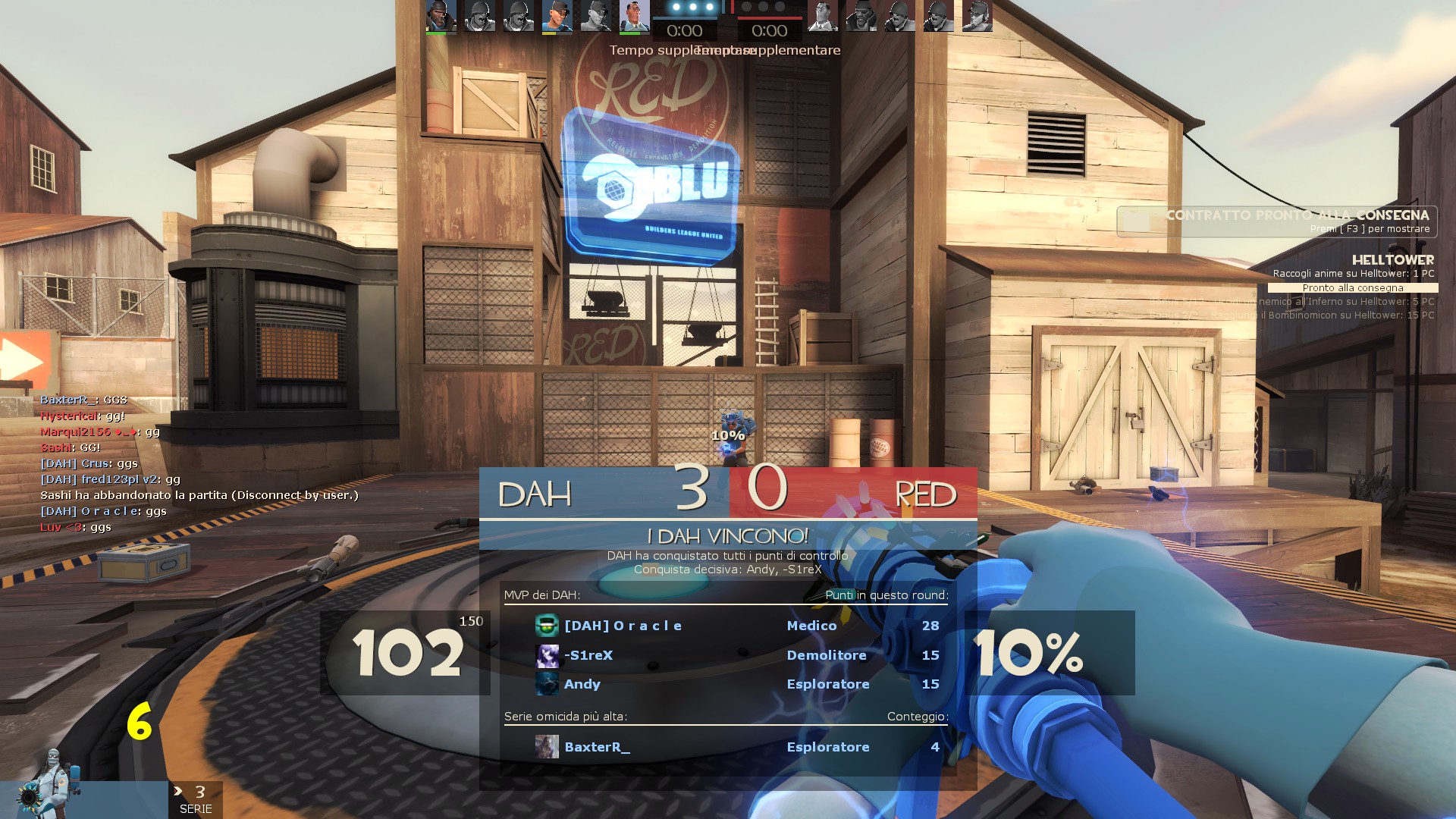Select [DAH] Oracle in the MVP list
The width and height of the screenshot is (1456, 819).
point(623,626)
